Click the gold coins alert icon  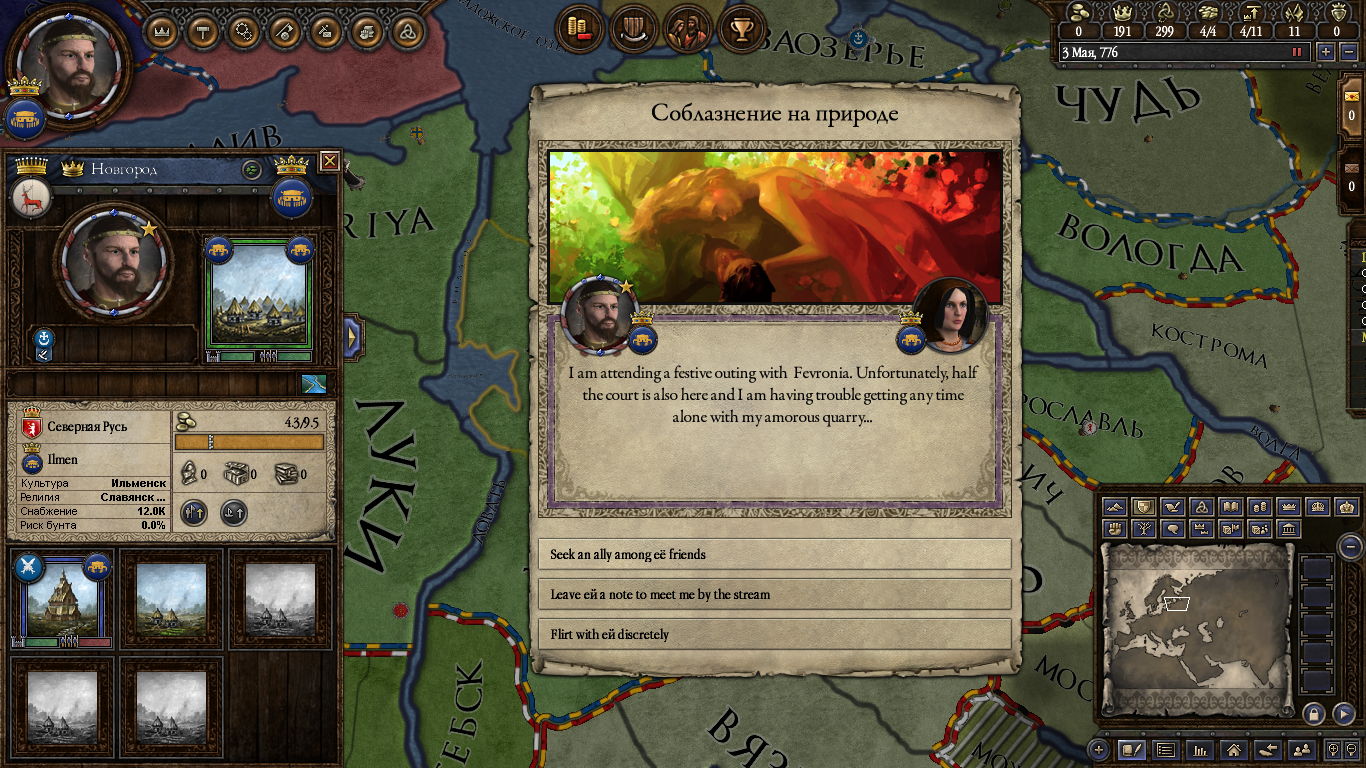579,31
